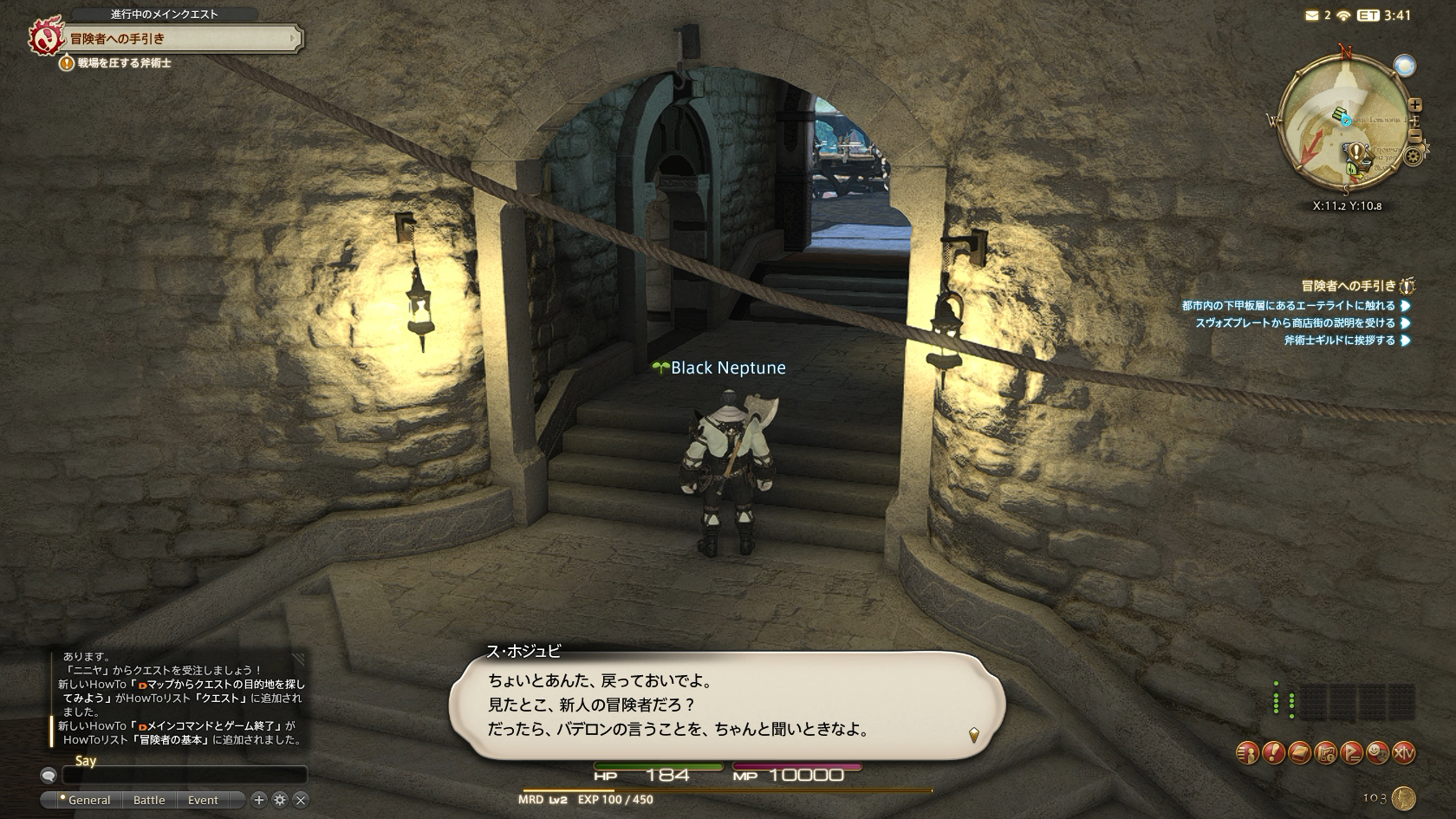Open the minimap settings gear

click(x=1414, y=157)
